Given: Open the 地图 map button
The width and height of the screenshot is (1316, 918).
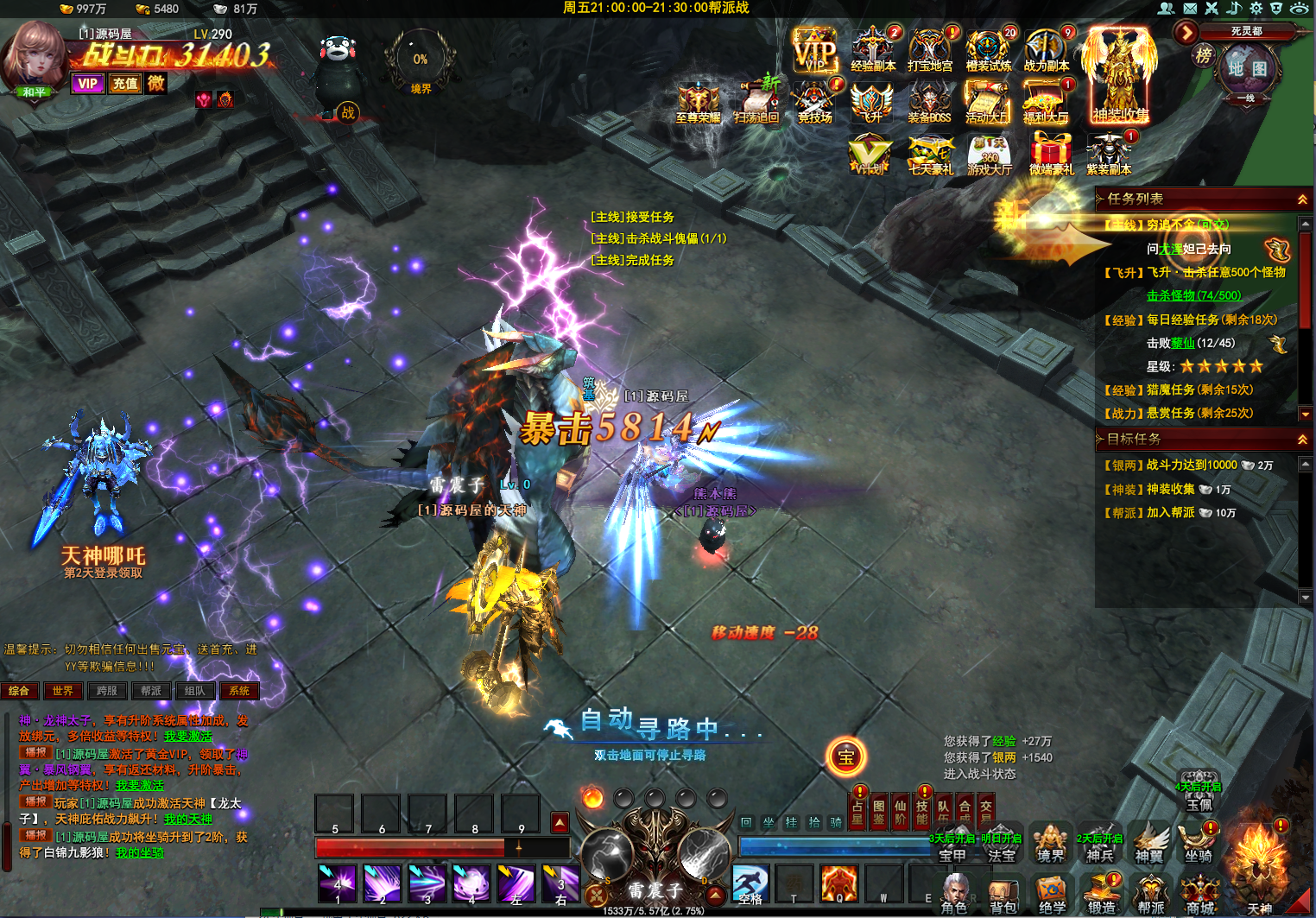Looking at the screenshot, I should (1247, 68).
